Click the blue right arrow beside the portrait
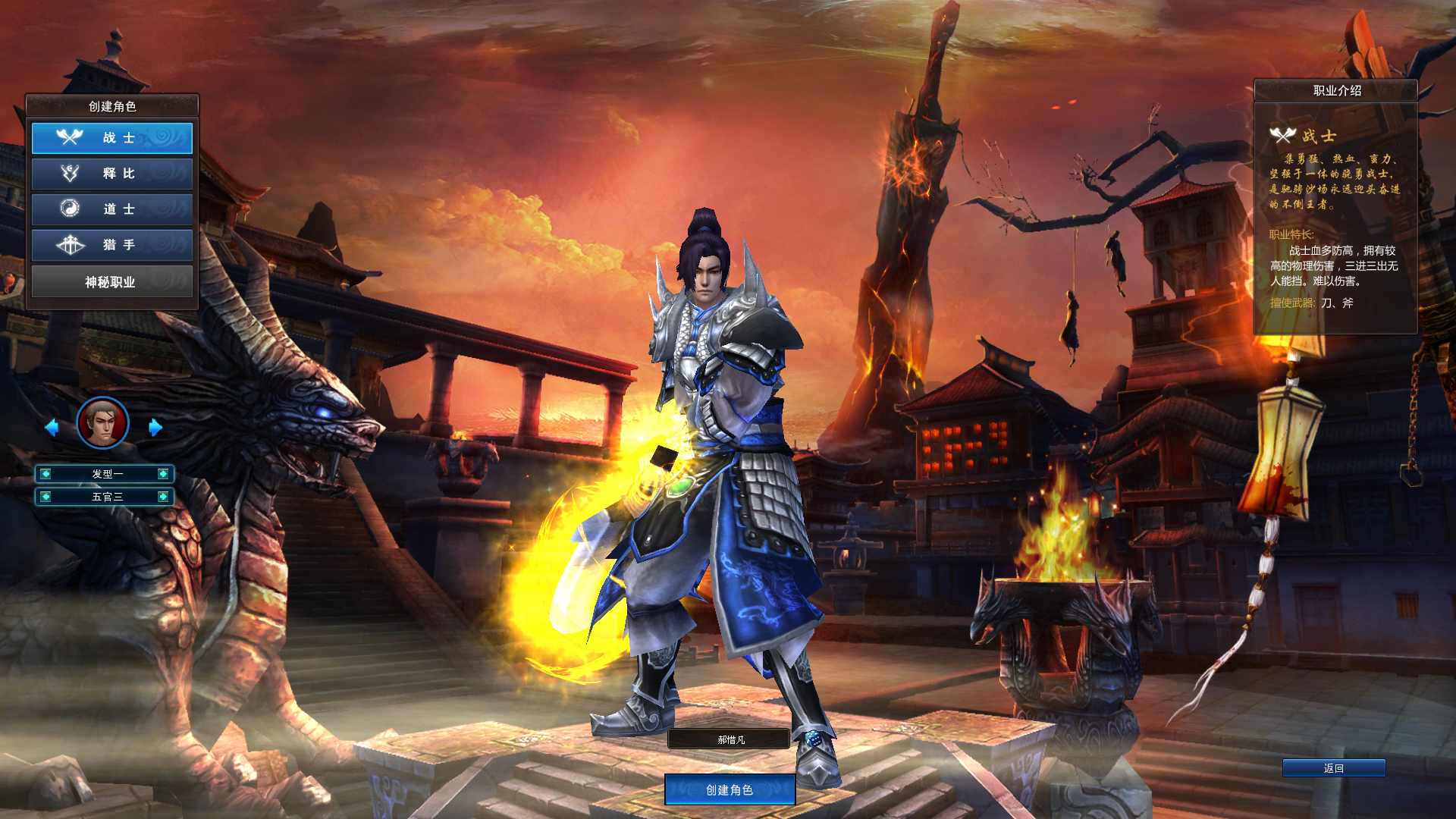The width and height of the screenshot is (1456, 819). coord(155,428)
